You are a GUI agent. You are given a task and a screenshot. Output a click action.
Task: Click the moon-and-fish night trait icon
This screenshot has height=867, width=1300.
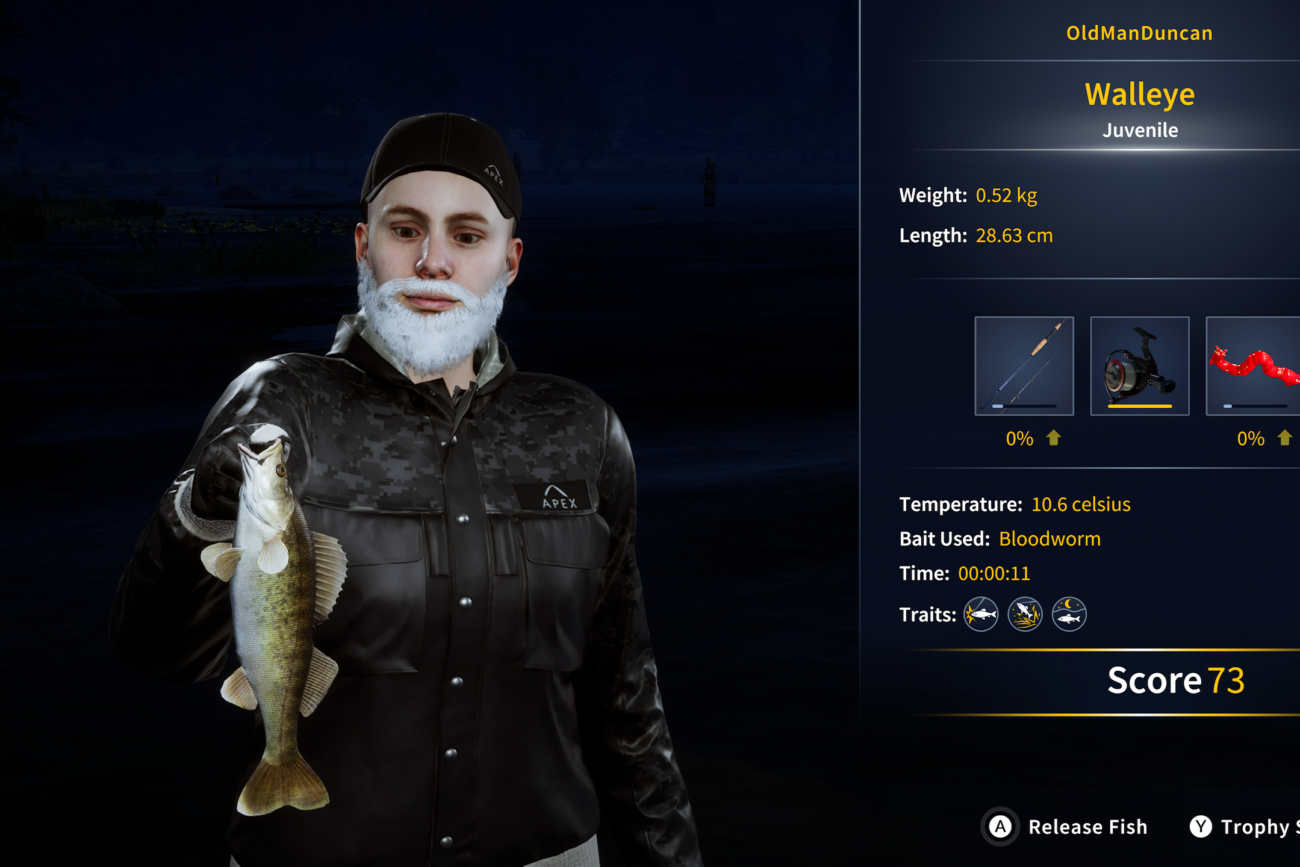coord(1069,614)
